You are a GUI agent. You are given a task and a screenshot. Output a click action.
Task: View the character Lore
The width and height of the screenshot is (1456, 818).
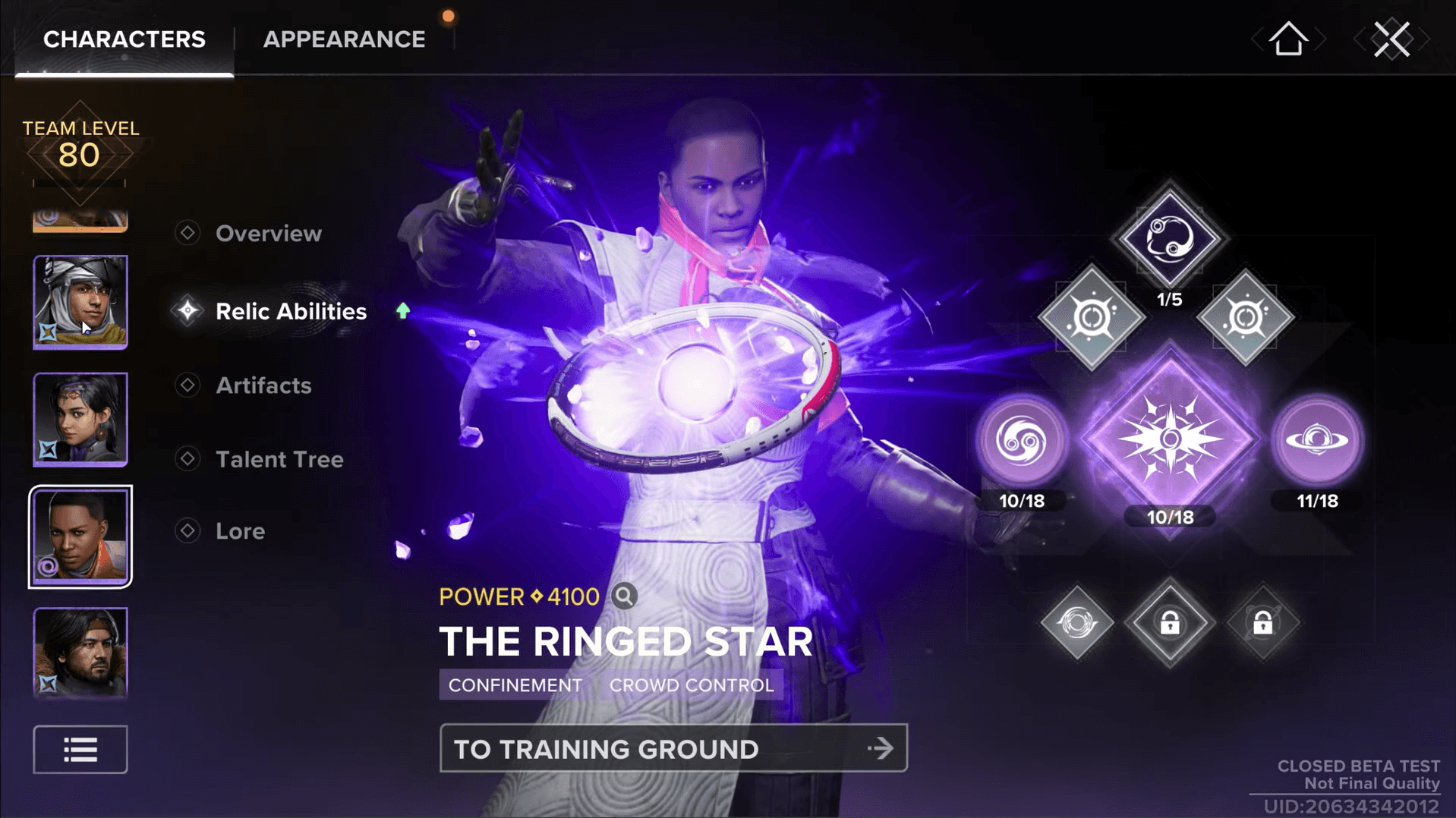pyautogui.click(x=240, y=531)
